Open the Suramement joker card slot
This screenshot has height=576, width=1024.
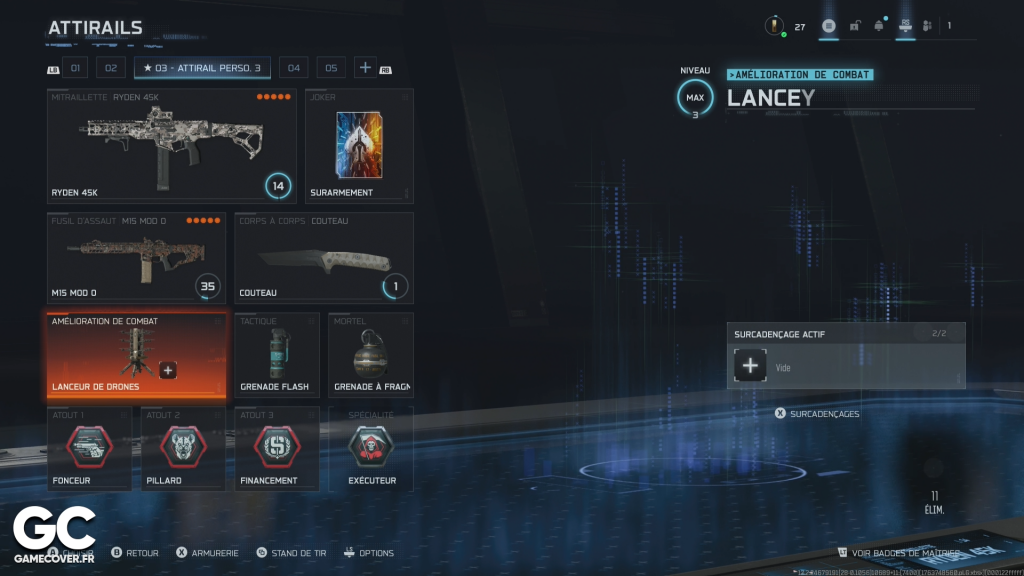(x=359, y=145)
